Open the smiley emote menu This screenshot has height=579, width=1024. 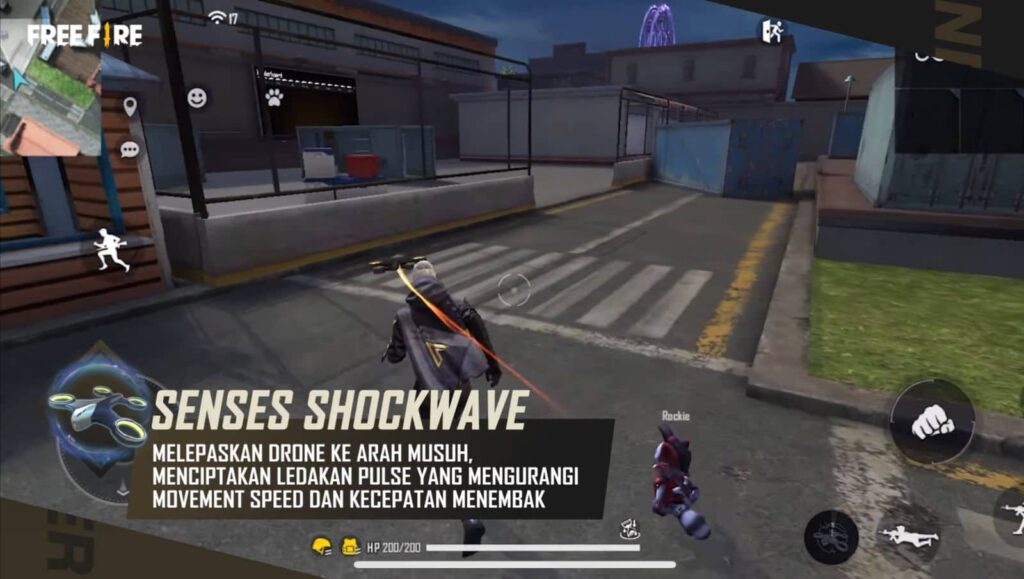(197, 98)
